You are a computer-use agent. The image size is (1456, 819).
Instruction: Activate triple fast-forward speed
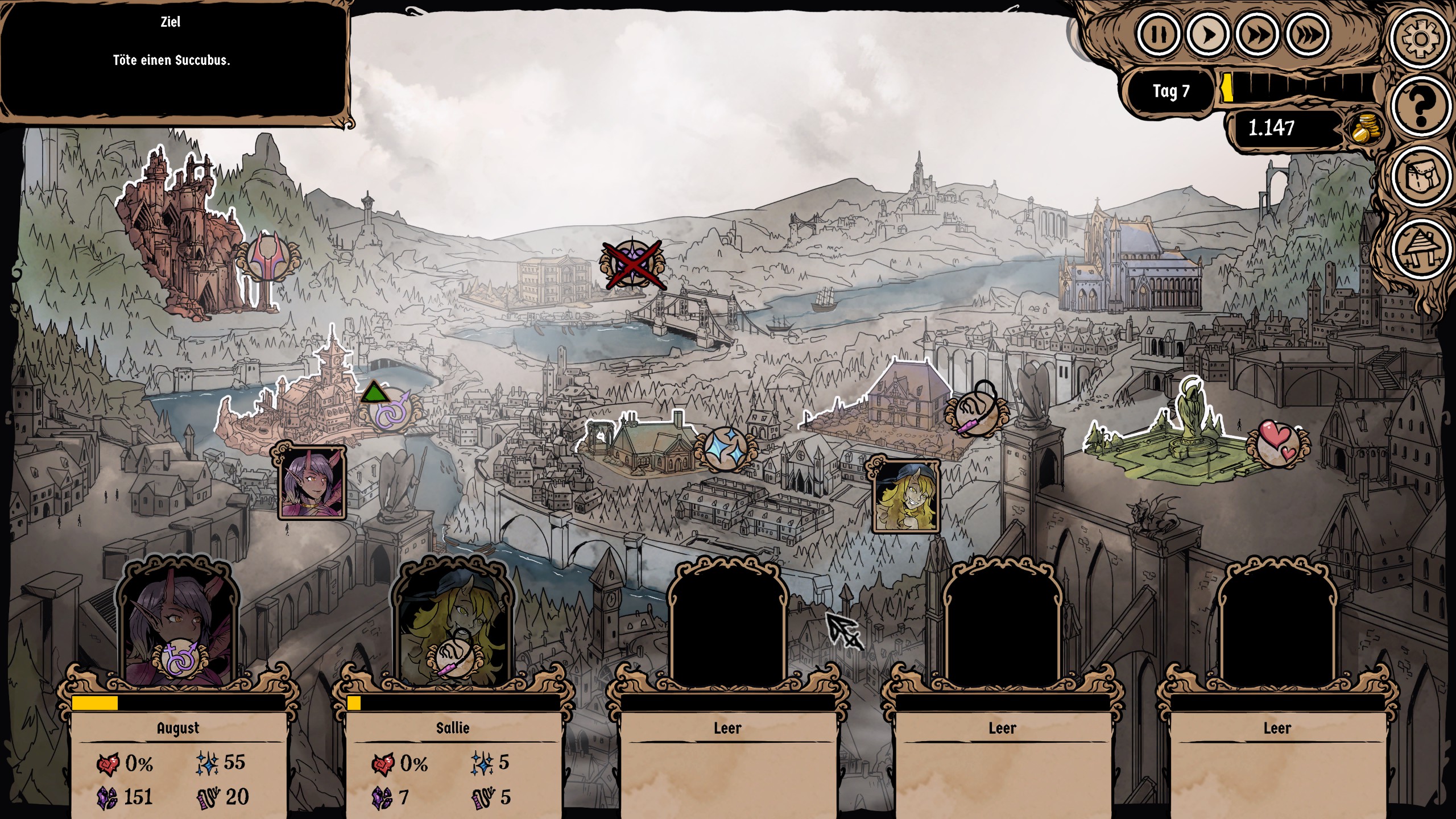[x=1308, y=35]
